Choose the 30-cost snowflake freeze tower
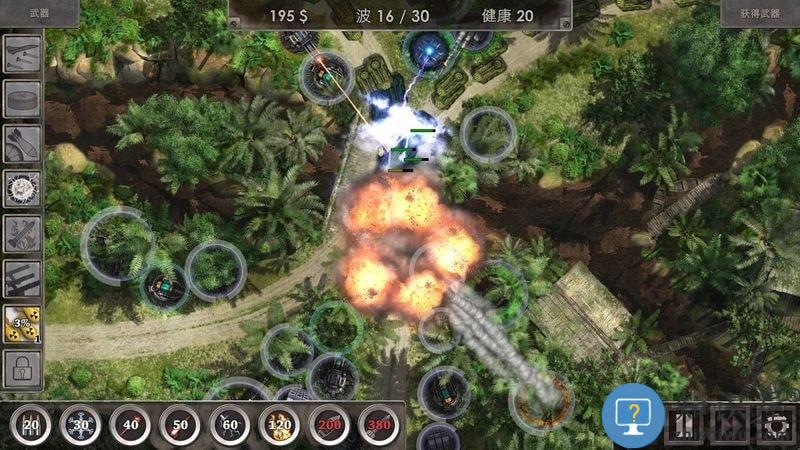The height and width of the screenshot is (450, 800). 80,425
